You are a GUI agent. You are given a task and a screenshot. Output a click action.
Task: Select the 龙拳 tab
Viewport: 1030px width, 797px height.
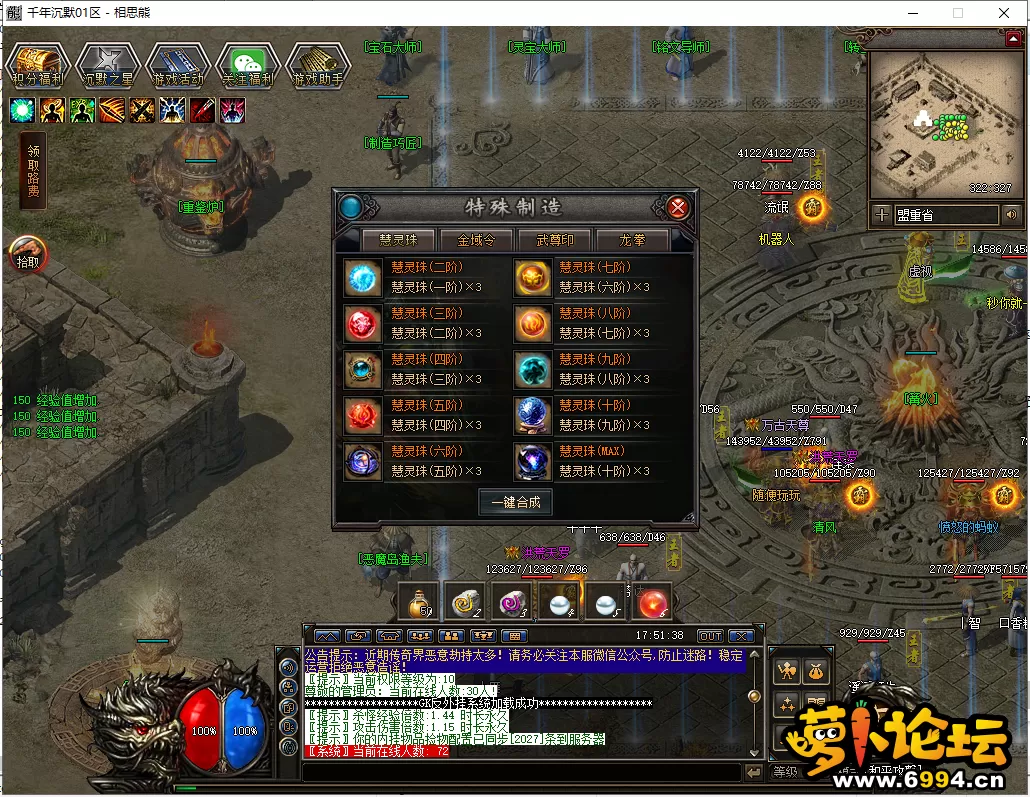632,240
